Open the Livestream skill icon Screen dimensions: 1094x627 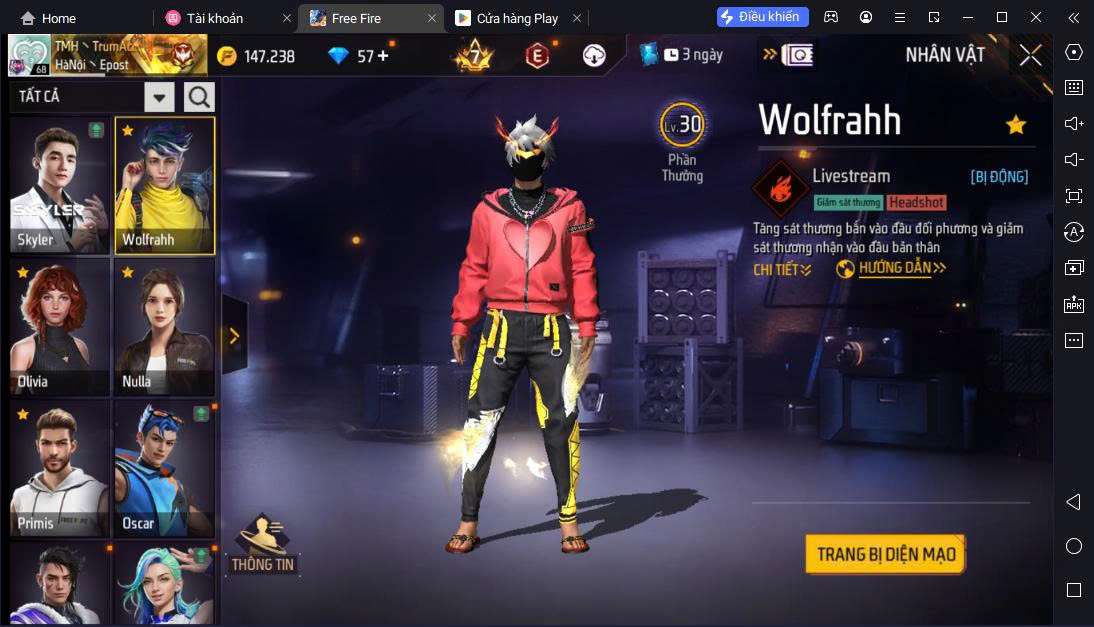[x=780, y=187]
